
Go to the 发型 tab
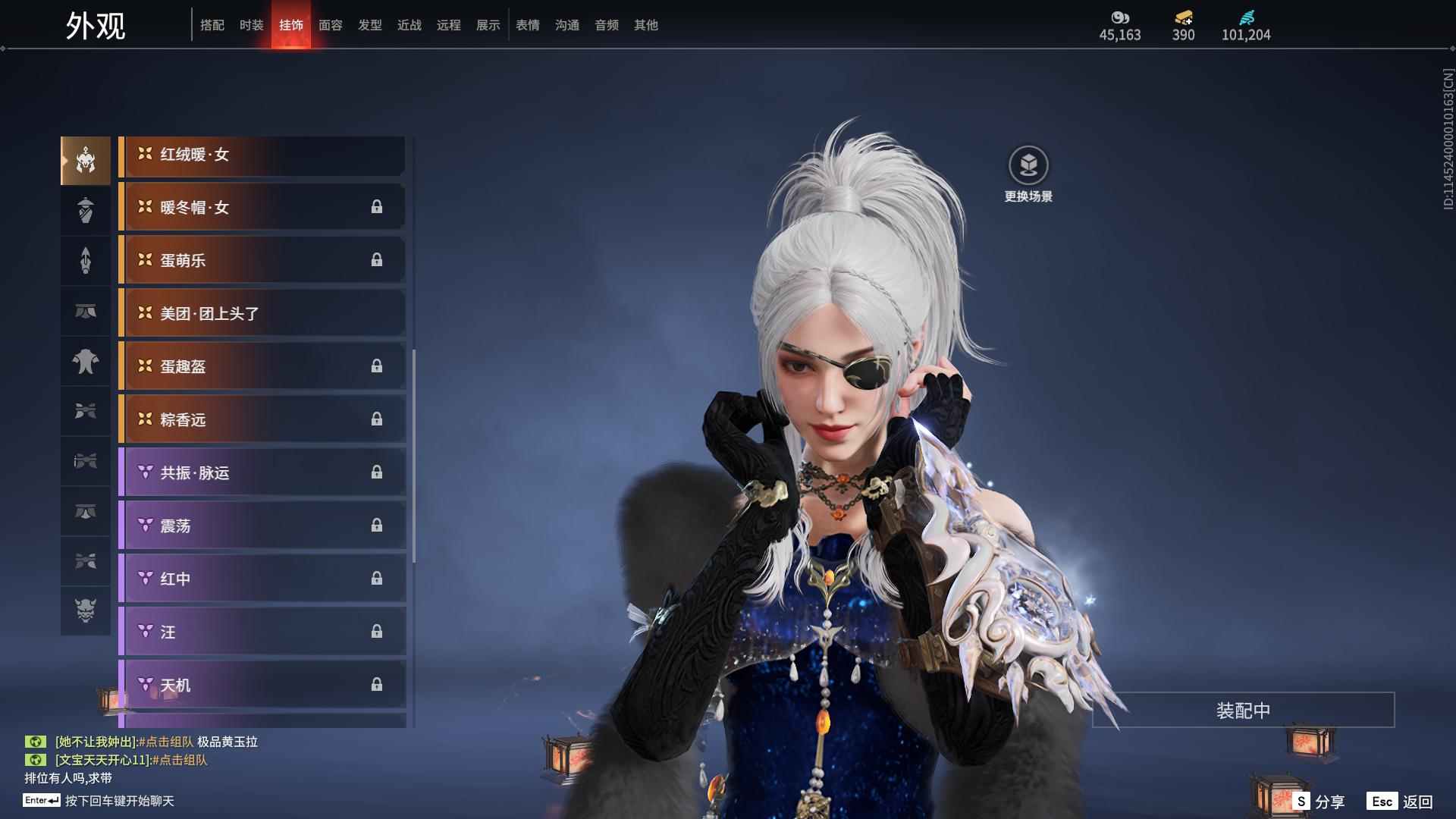coord(370,25)
